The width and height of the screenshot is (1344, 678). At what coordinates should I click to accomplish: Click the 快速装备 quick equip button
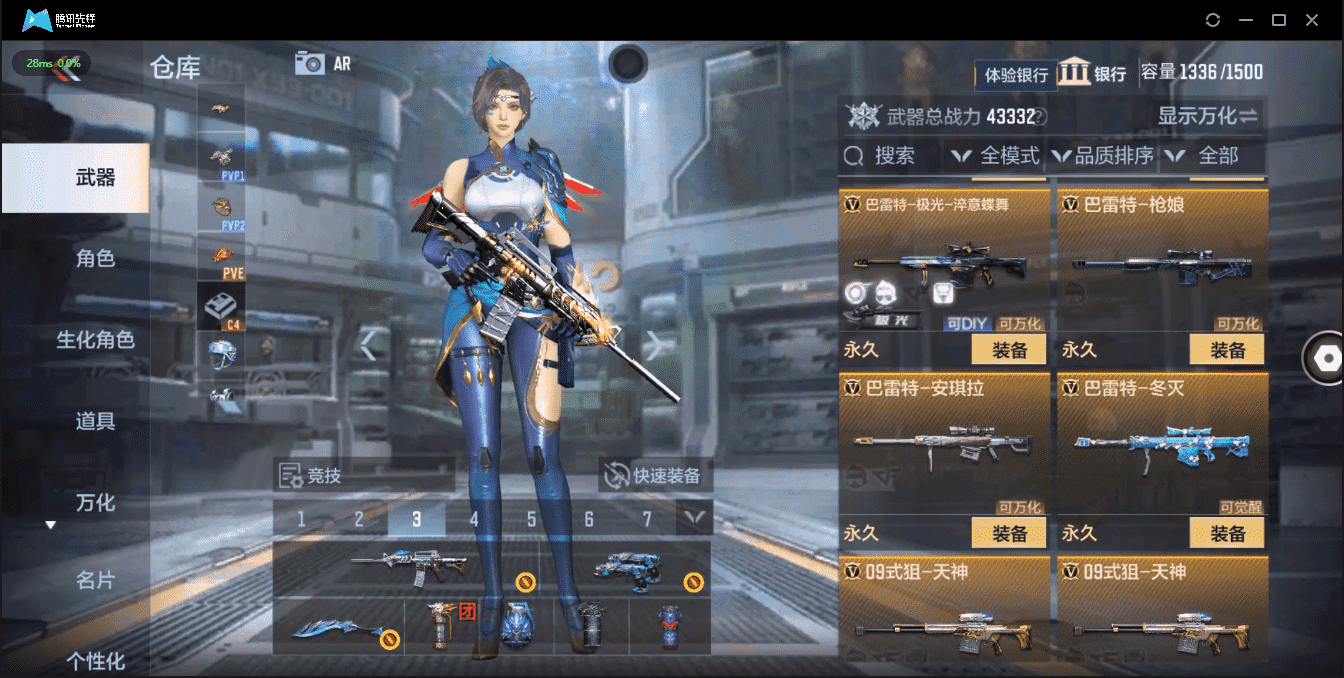click(x=656, y=476)
